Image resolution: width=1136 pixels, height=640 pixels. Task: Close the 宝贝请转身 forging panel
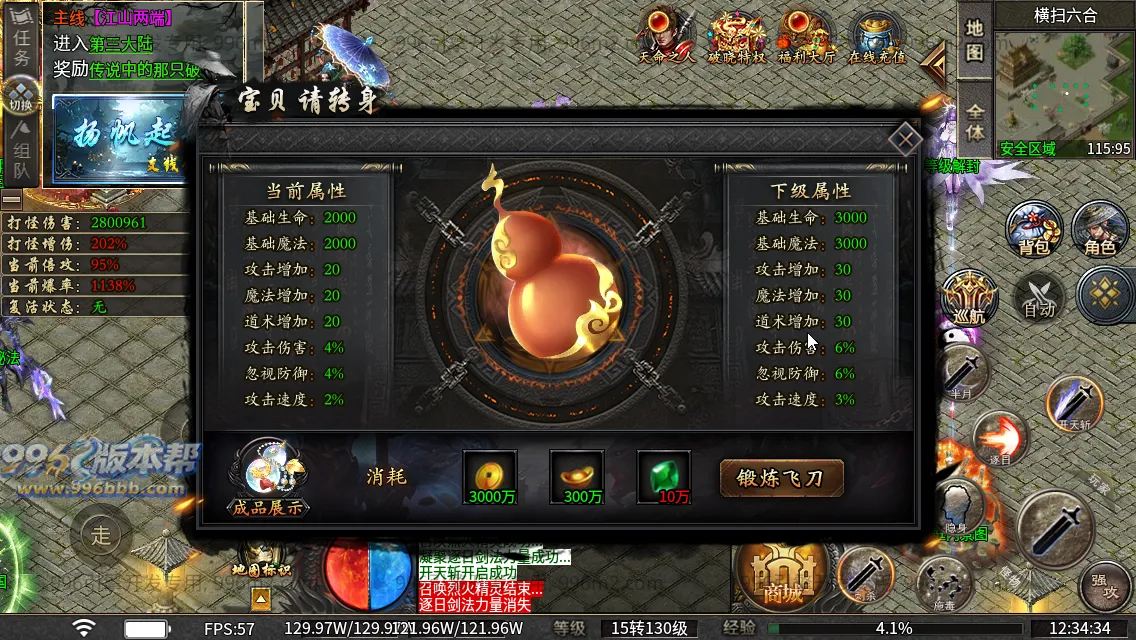[904, 139]
